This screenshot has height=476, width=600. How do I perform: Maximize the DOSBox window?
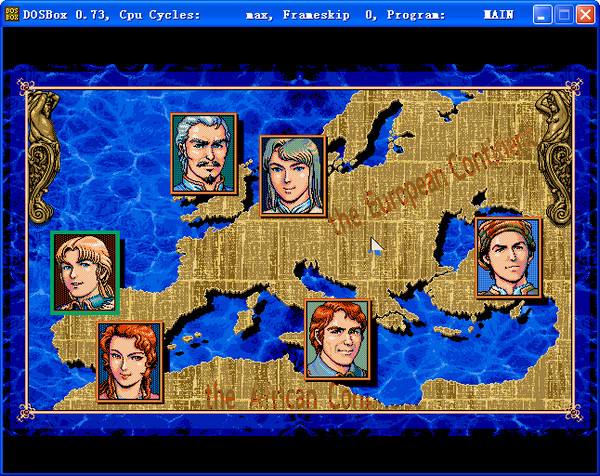tap(564, 15)
